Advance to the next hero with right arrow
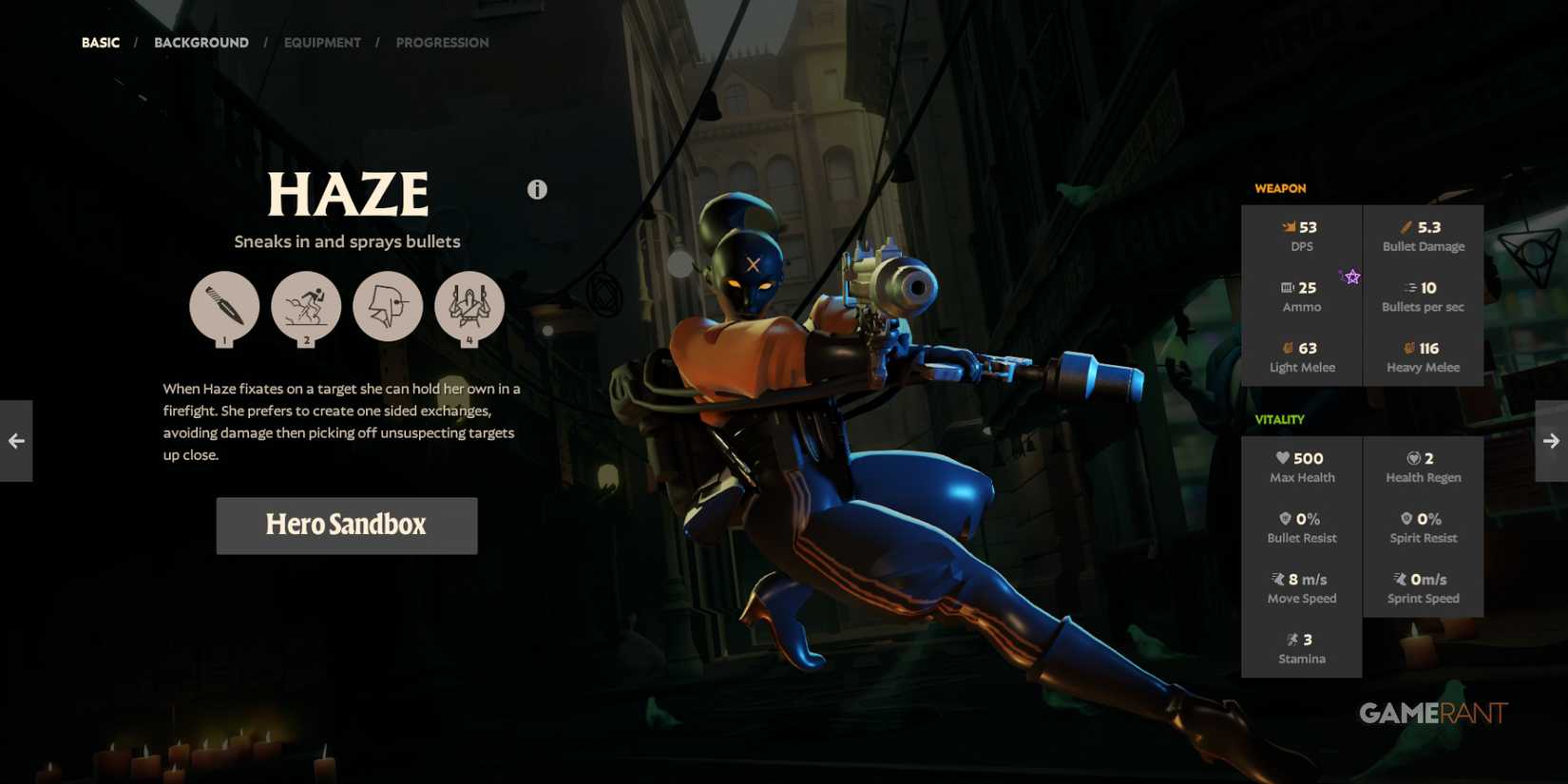Screen dimensions: 1568x784 point(1551,440)
